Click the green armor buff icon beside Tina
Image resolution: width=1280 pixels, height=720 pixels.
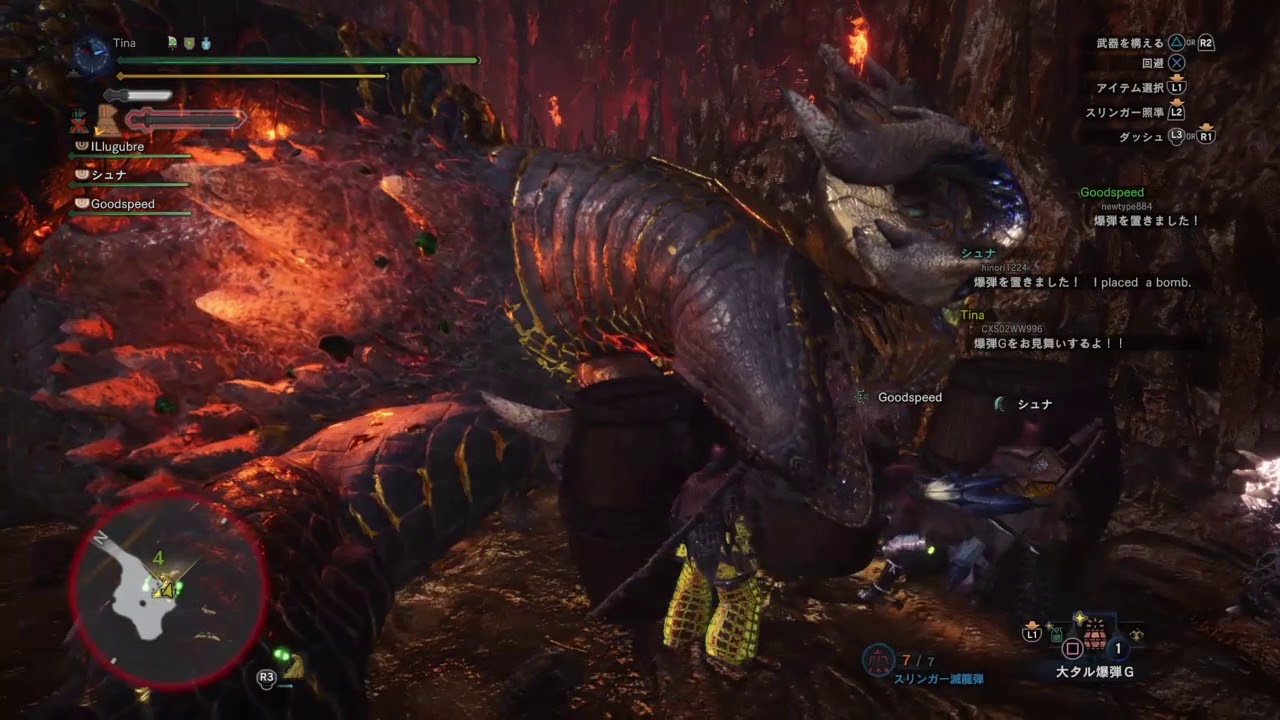click(189, 43)
